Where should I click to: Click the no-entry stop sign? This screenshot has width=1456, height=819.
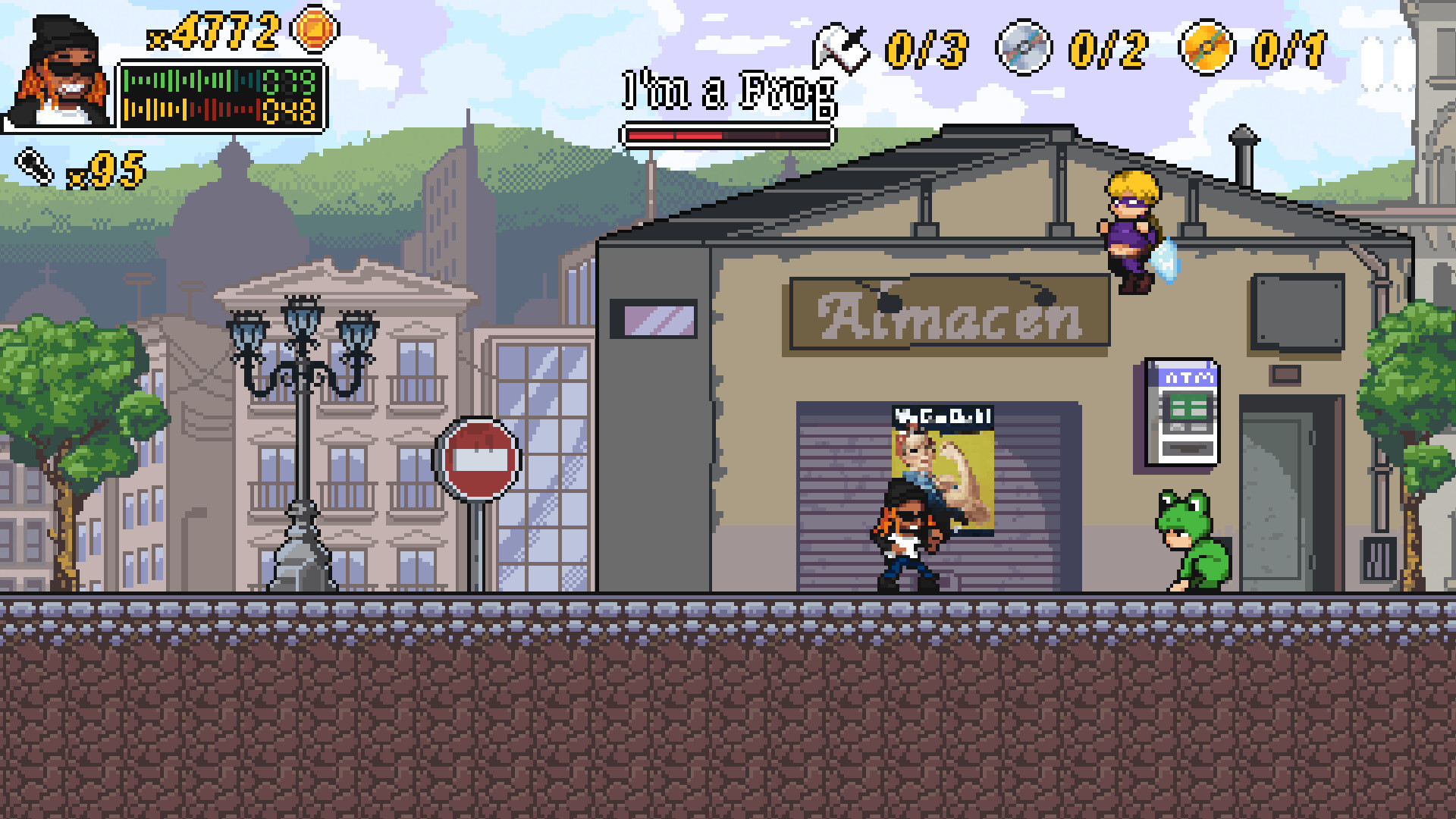click(476, 457)
